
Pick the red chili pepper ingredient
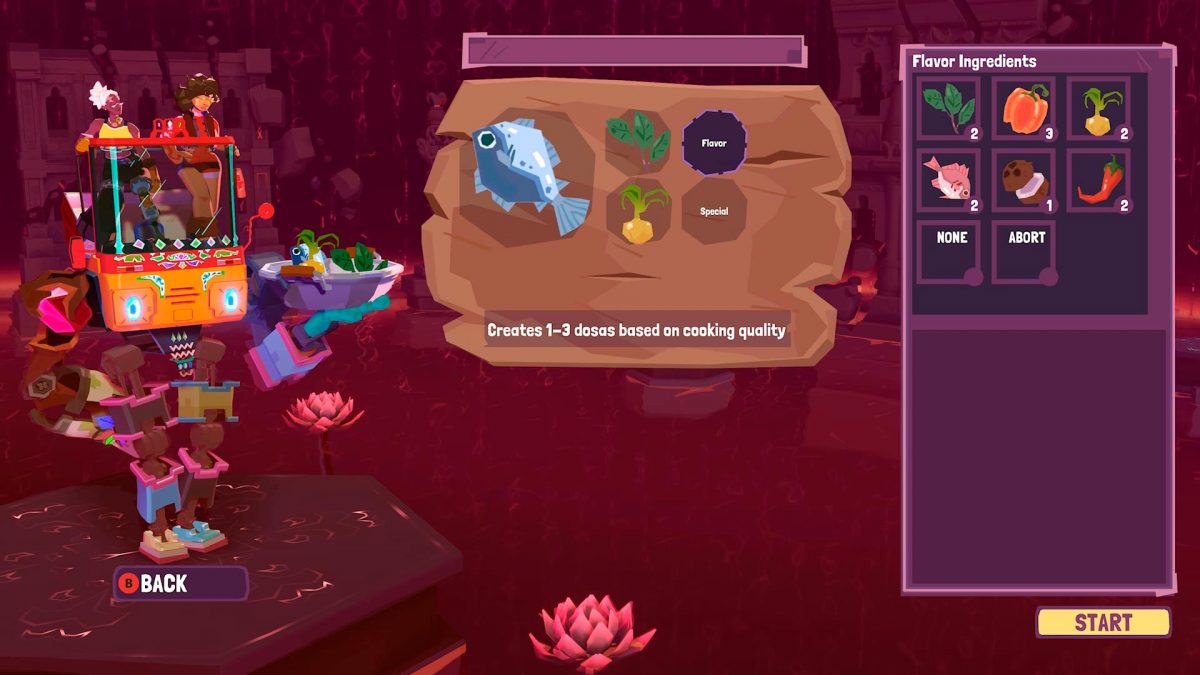(x=1099, y=181)
